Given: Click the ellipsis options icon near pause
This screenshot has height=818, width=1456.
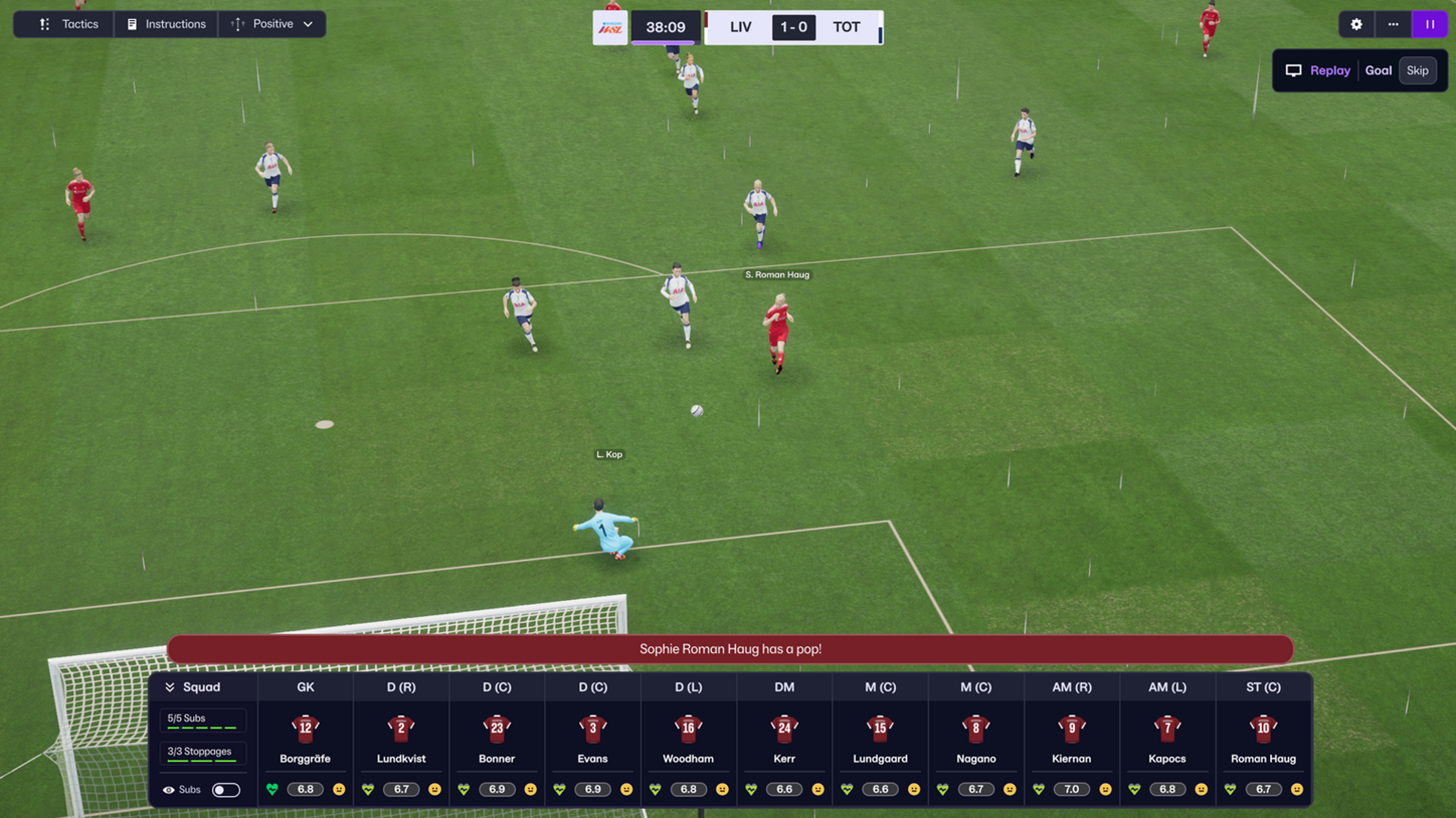Looking at the screenshot, I should (1392, 25).
